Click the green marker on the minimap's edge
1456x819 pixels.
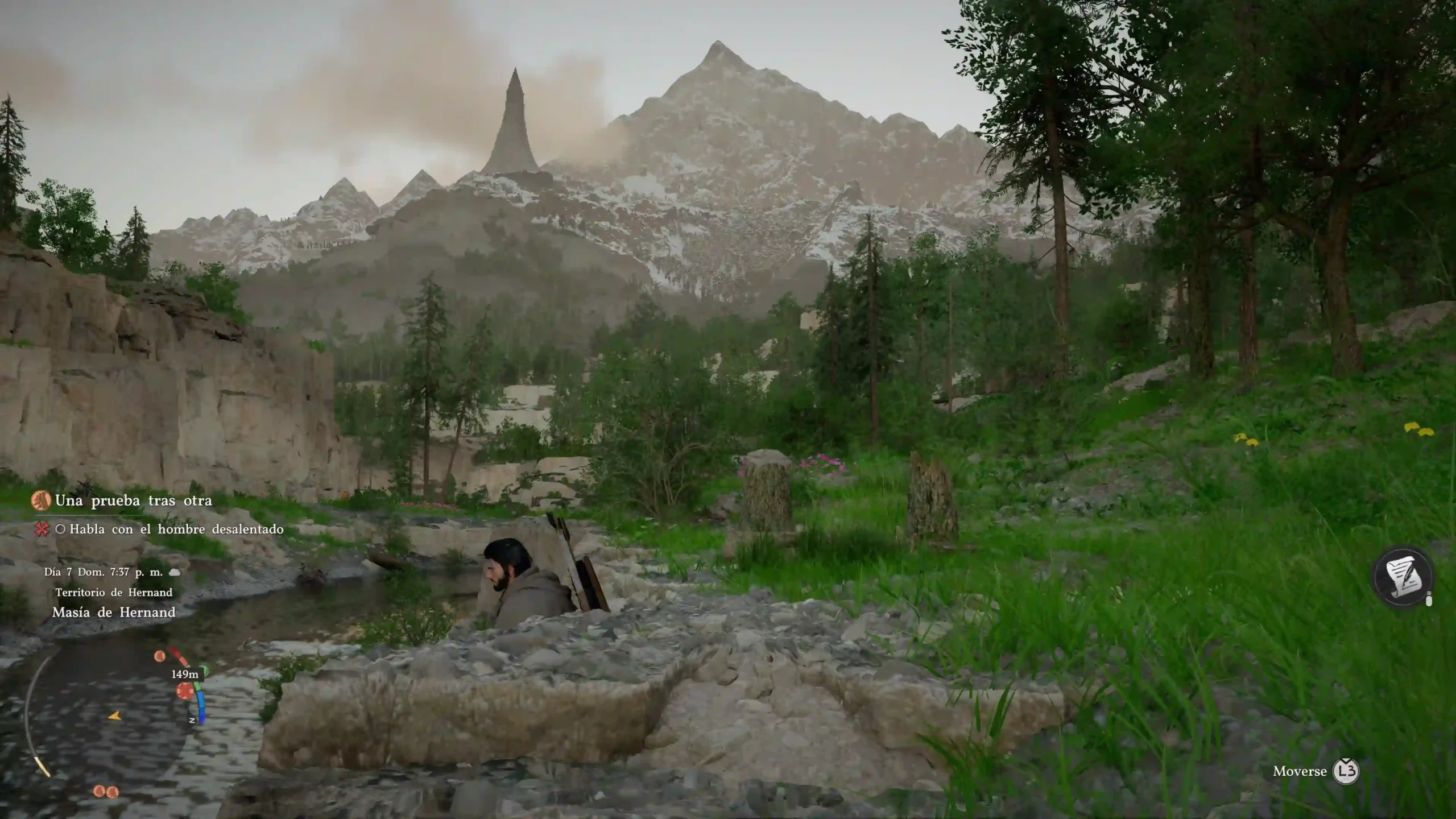tap(204, 672)
